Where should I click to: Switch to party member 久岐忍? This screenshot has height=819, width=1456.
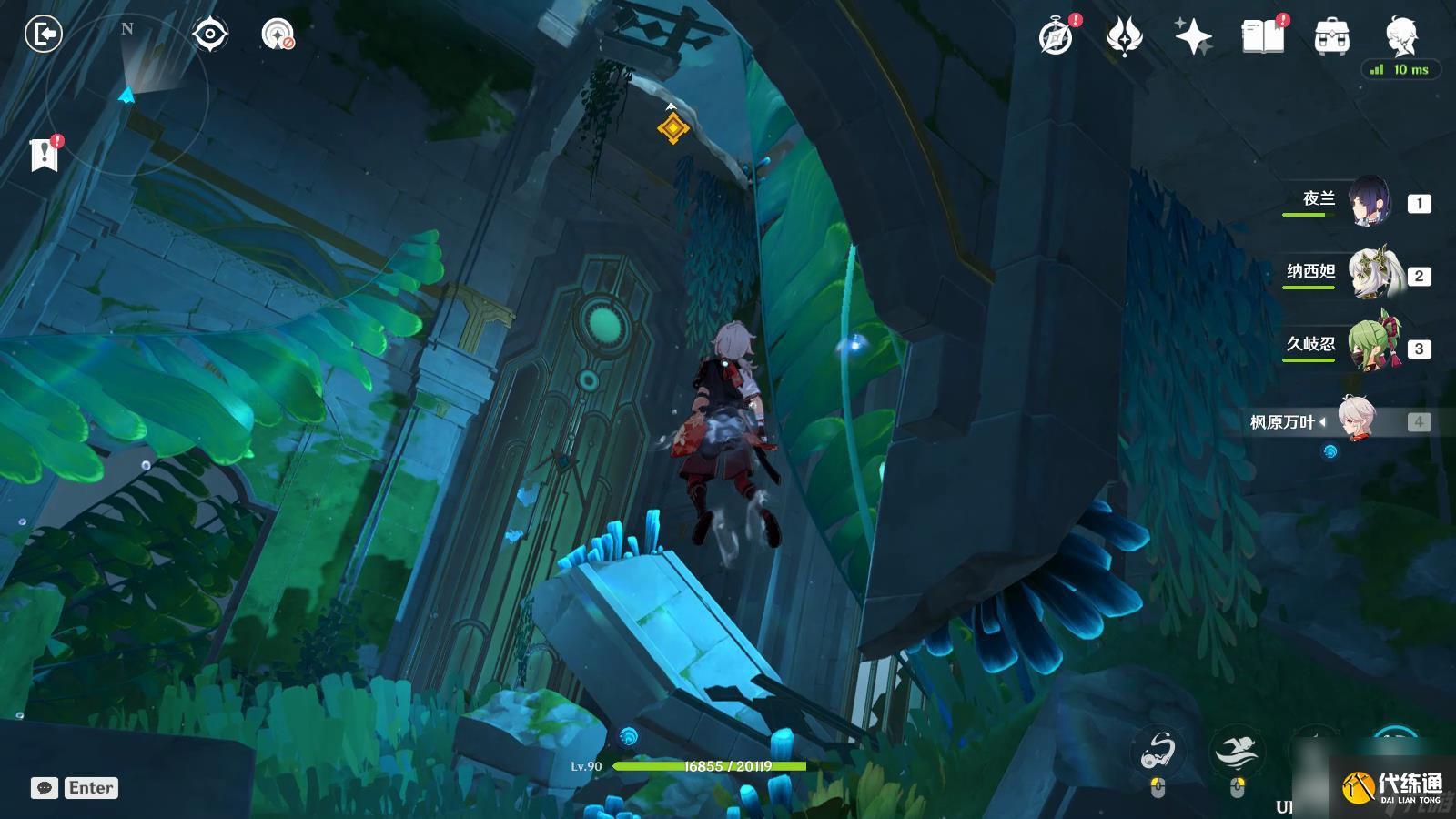coord(1368,348)
